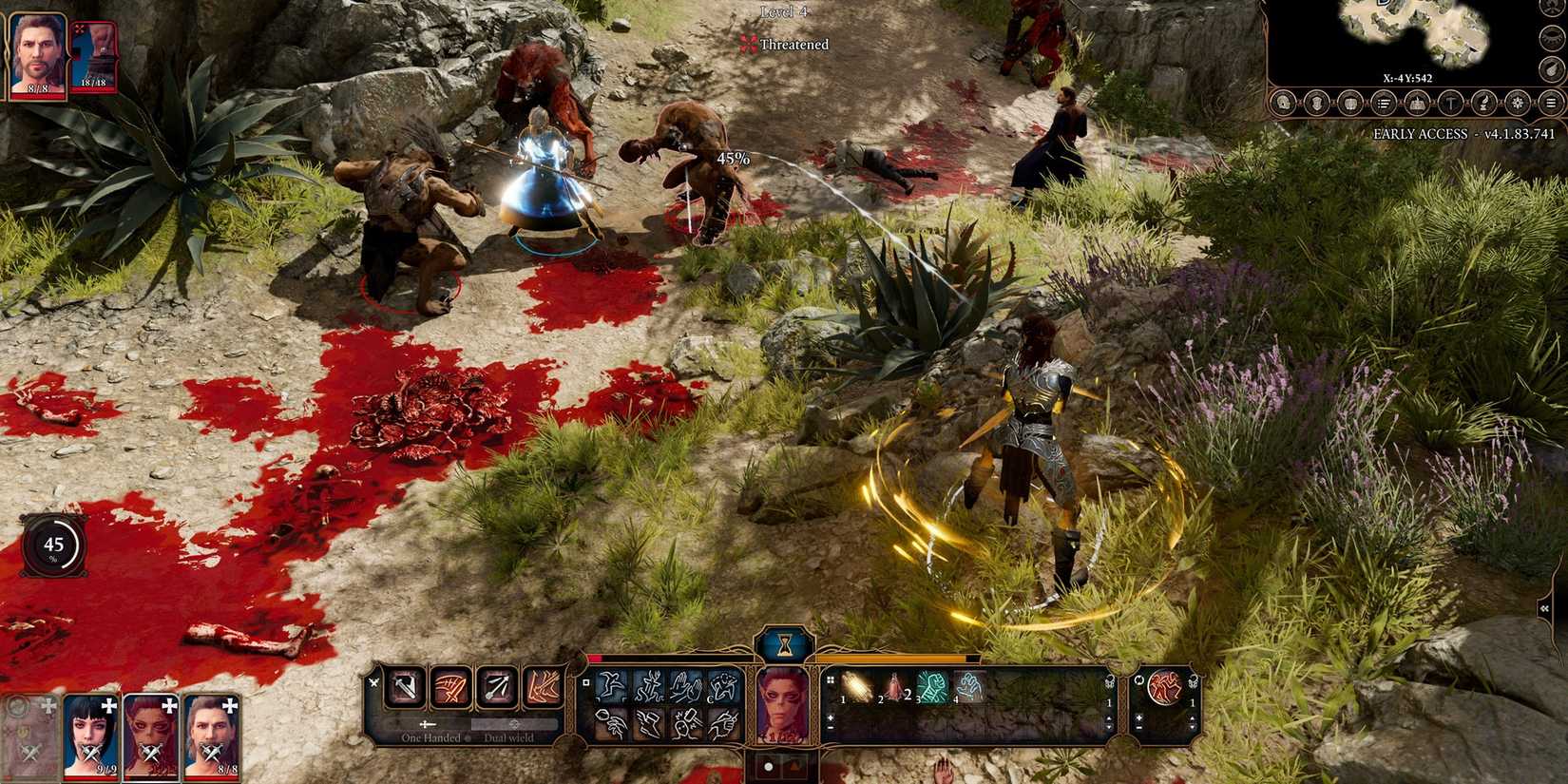
Task: Switch the weapon set to Dual wield
Action: tap(509, 738)
